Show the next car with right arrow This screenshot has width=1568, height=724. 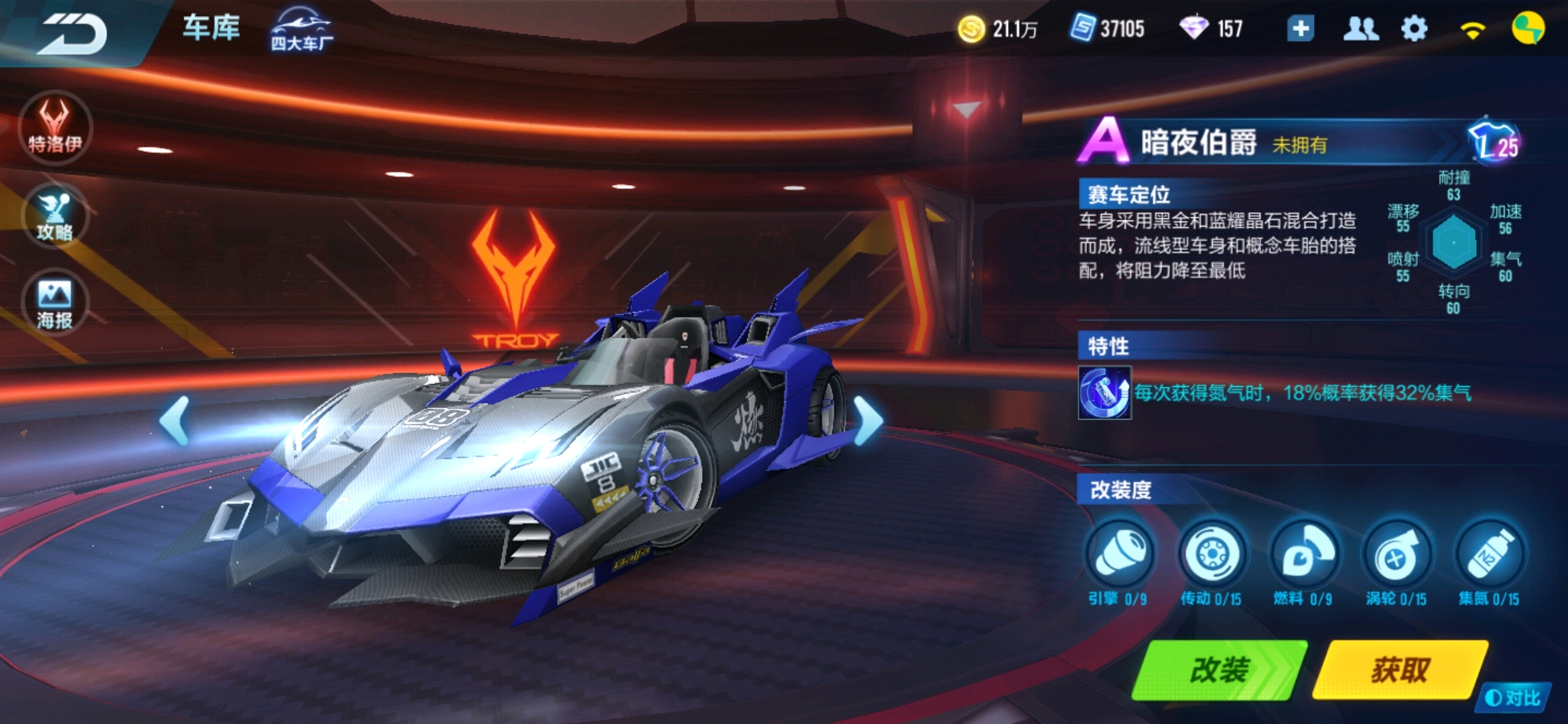868,421
